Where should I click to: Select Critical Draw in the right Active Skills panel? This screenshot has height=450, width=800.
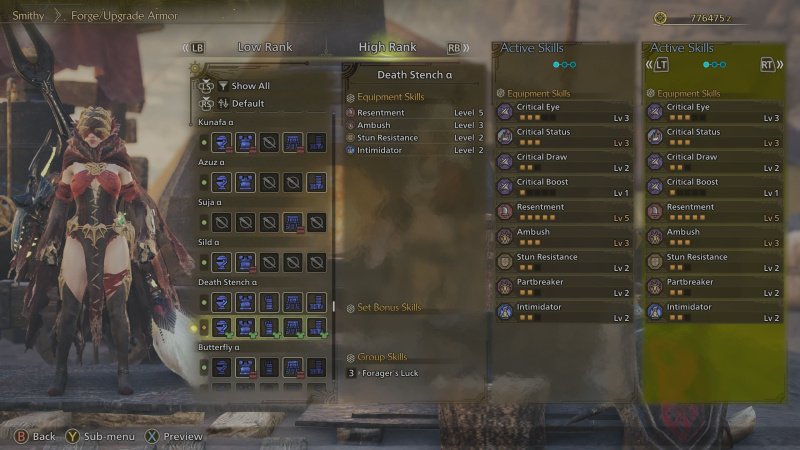coord(714,162)
